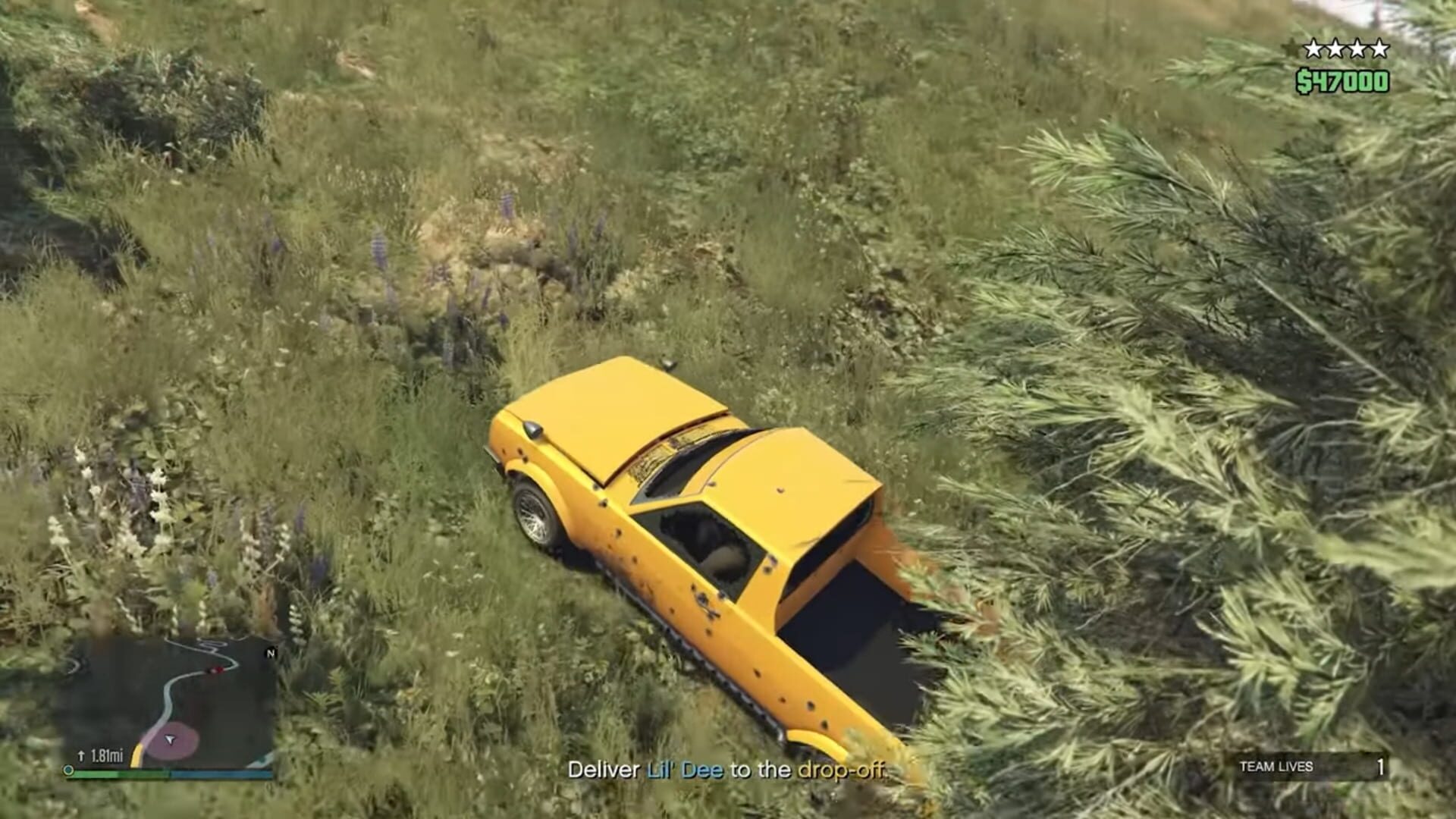Click the $47000 money counter
Viewport: 1456px width, 819px height.
click(x=1344, y=78)
